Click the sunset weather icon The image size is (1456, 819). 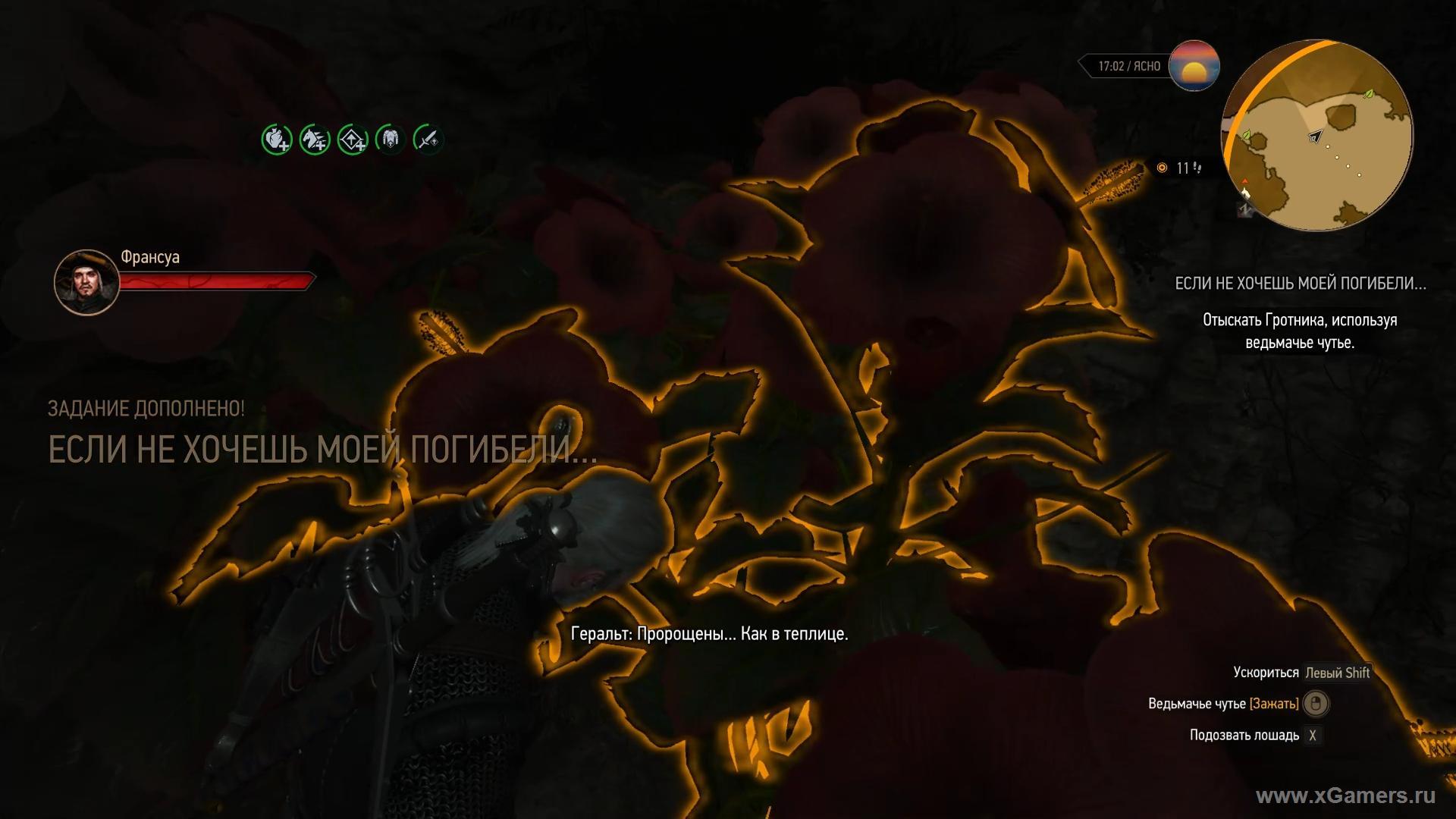1194,66
